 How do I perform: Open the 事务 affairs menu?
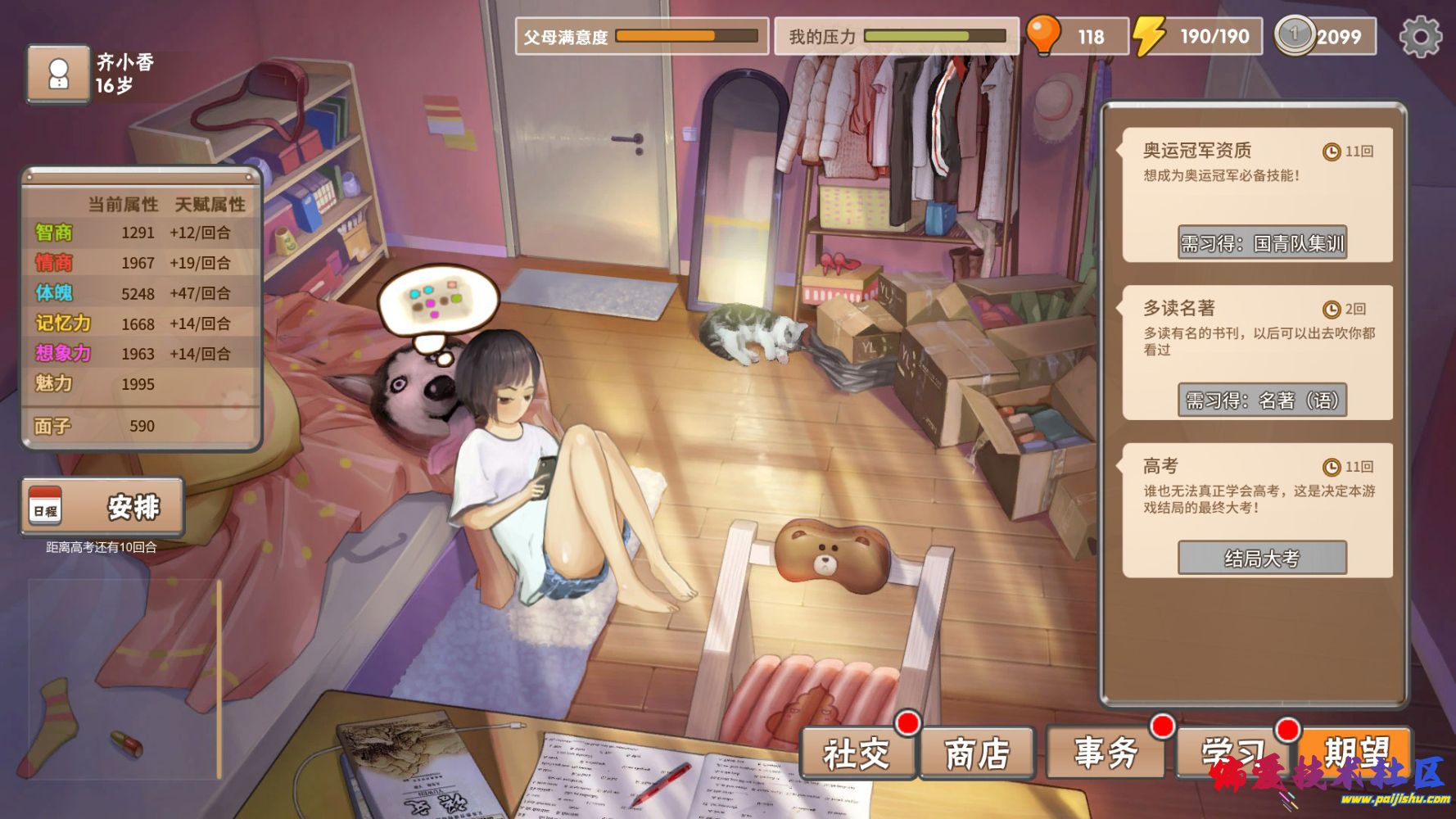(x=1106, y=753)
